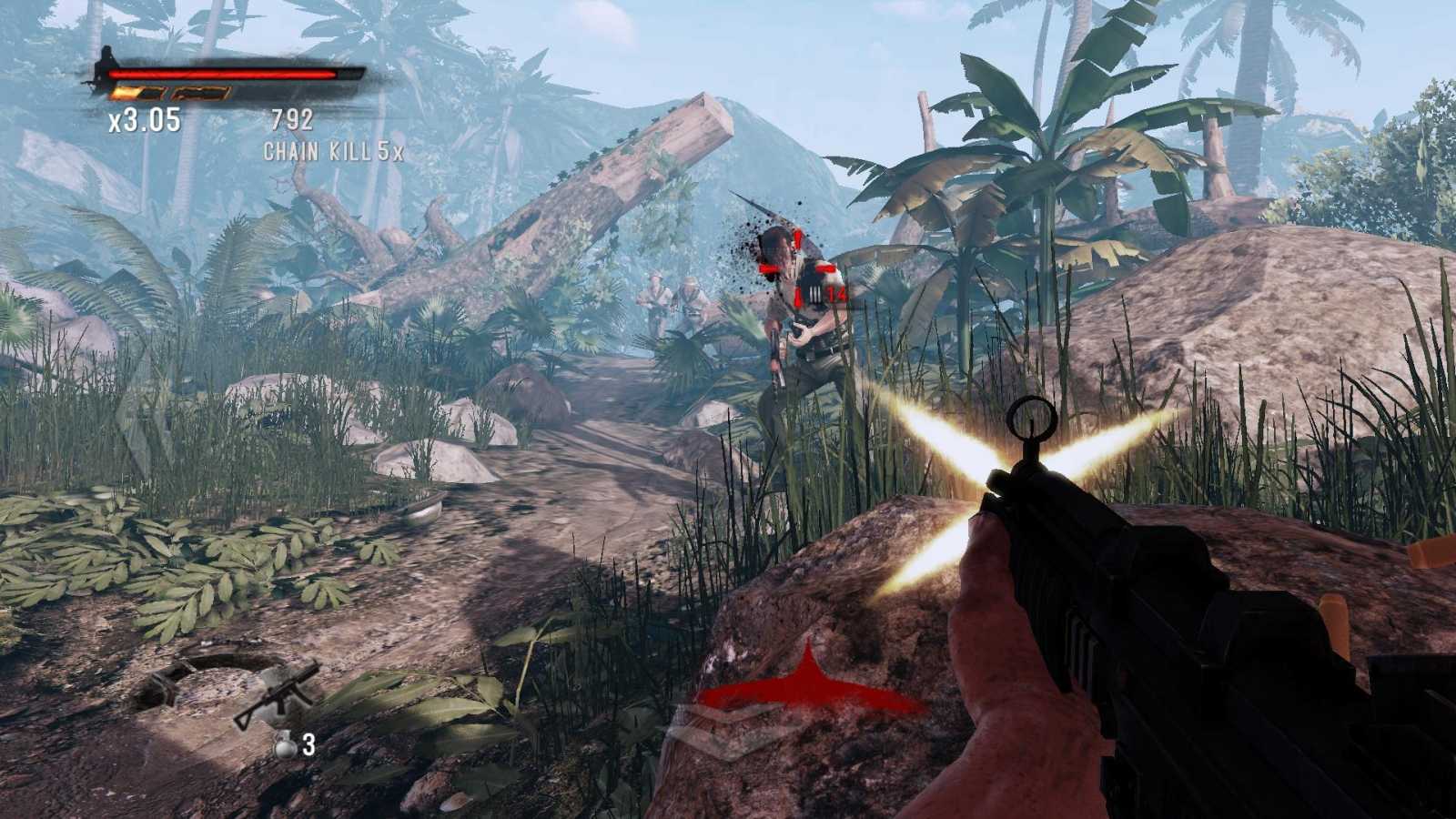Select the grenade icon near the count 3

pos(285,747)
